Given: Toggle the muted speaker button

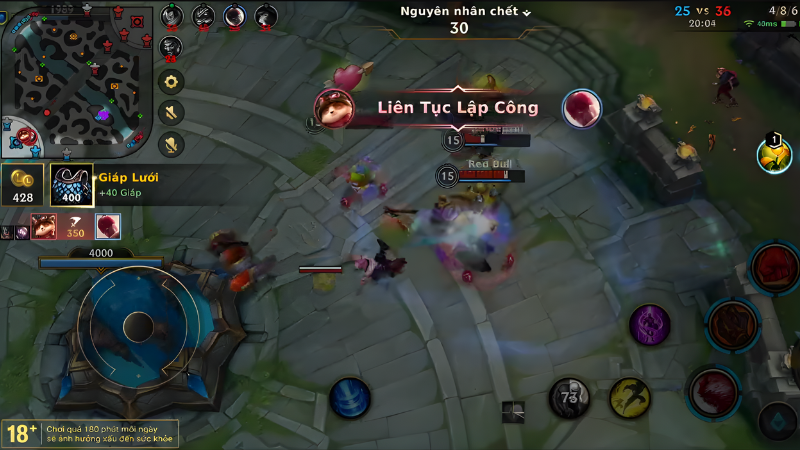Looking at the screenshot, I should (172, 112).
